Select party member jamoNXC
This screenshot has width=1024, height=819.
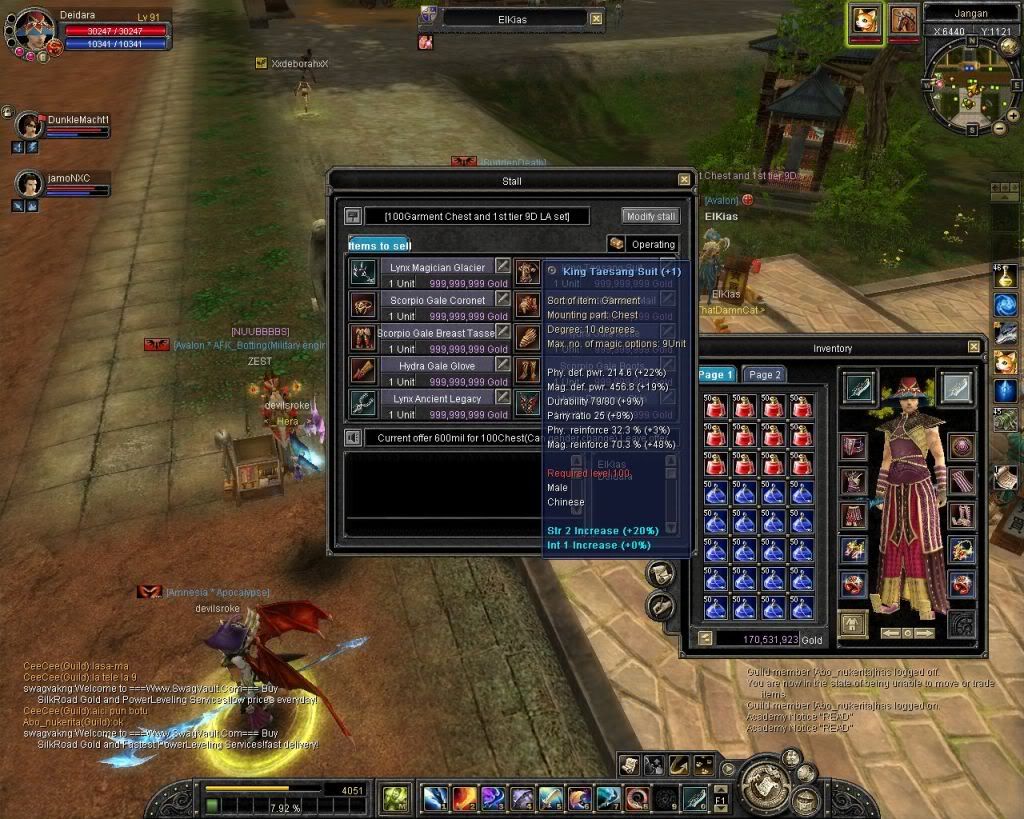coord(31,184)
